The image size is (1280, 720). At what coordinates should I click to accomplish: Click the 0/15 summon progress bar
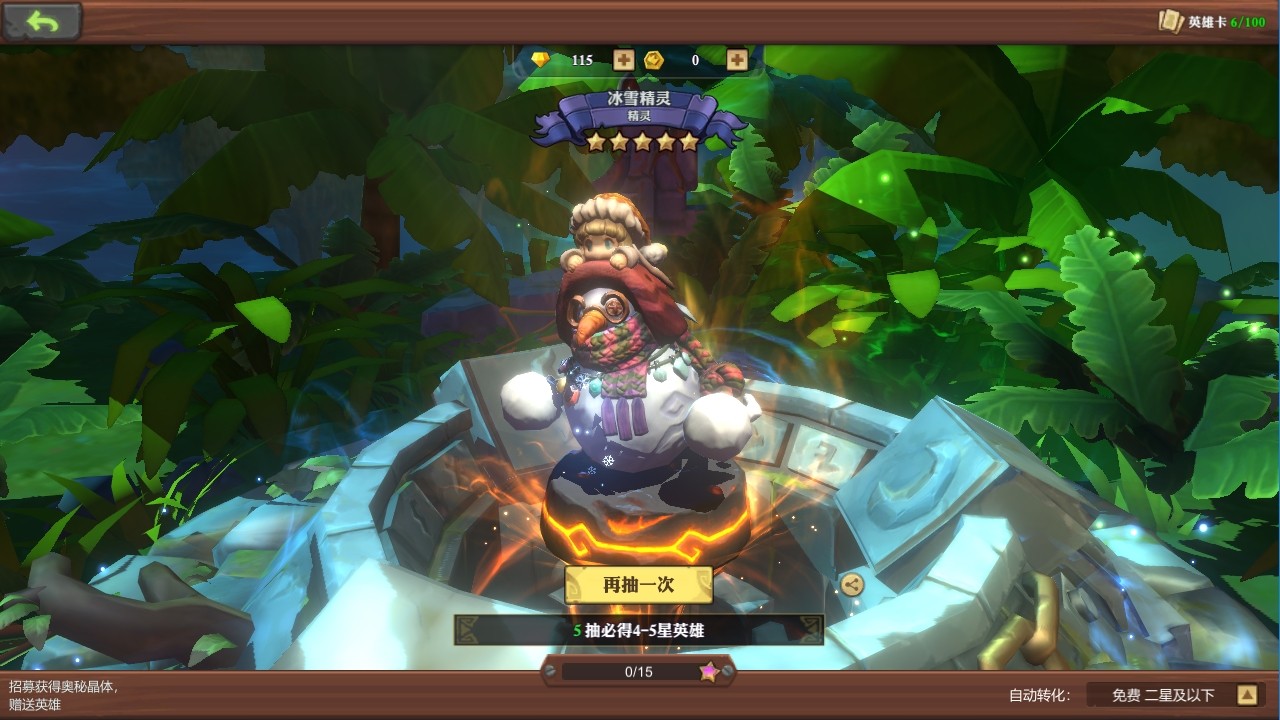[640, 671]
